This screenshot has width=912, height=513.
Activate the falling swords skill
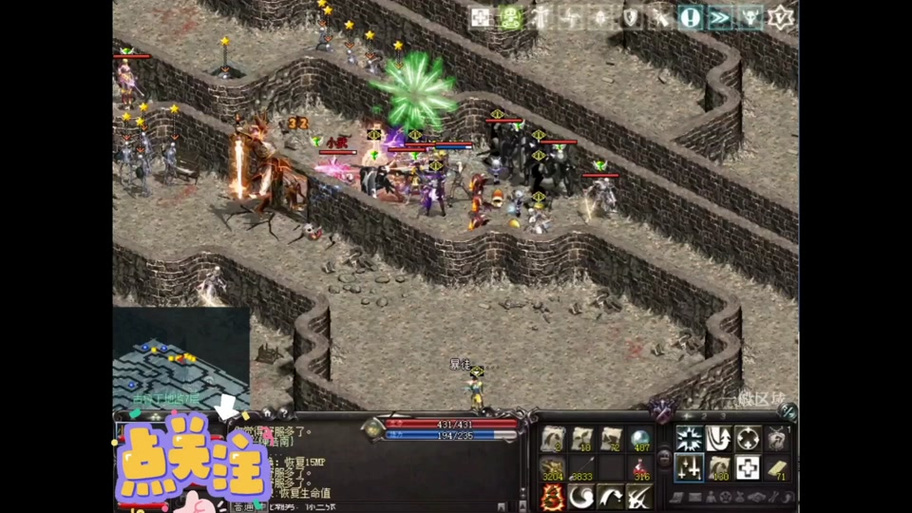click(x=689, y=467)
